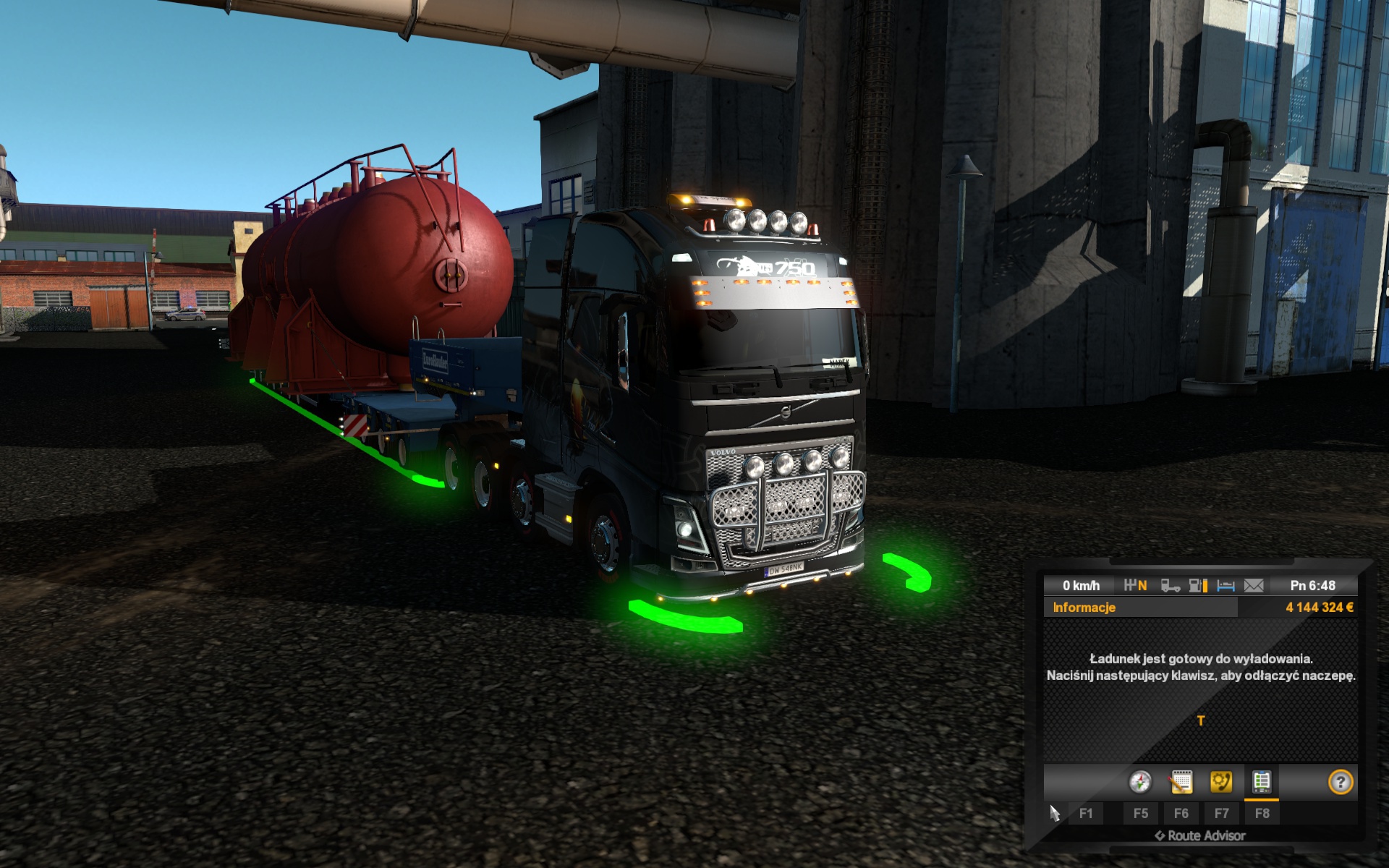Select the clipboard information tab

1262,782
